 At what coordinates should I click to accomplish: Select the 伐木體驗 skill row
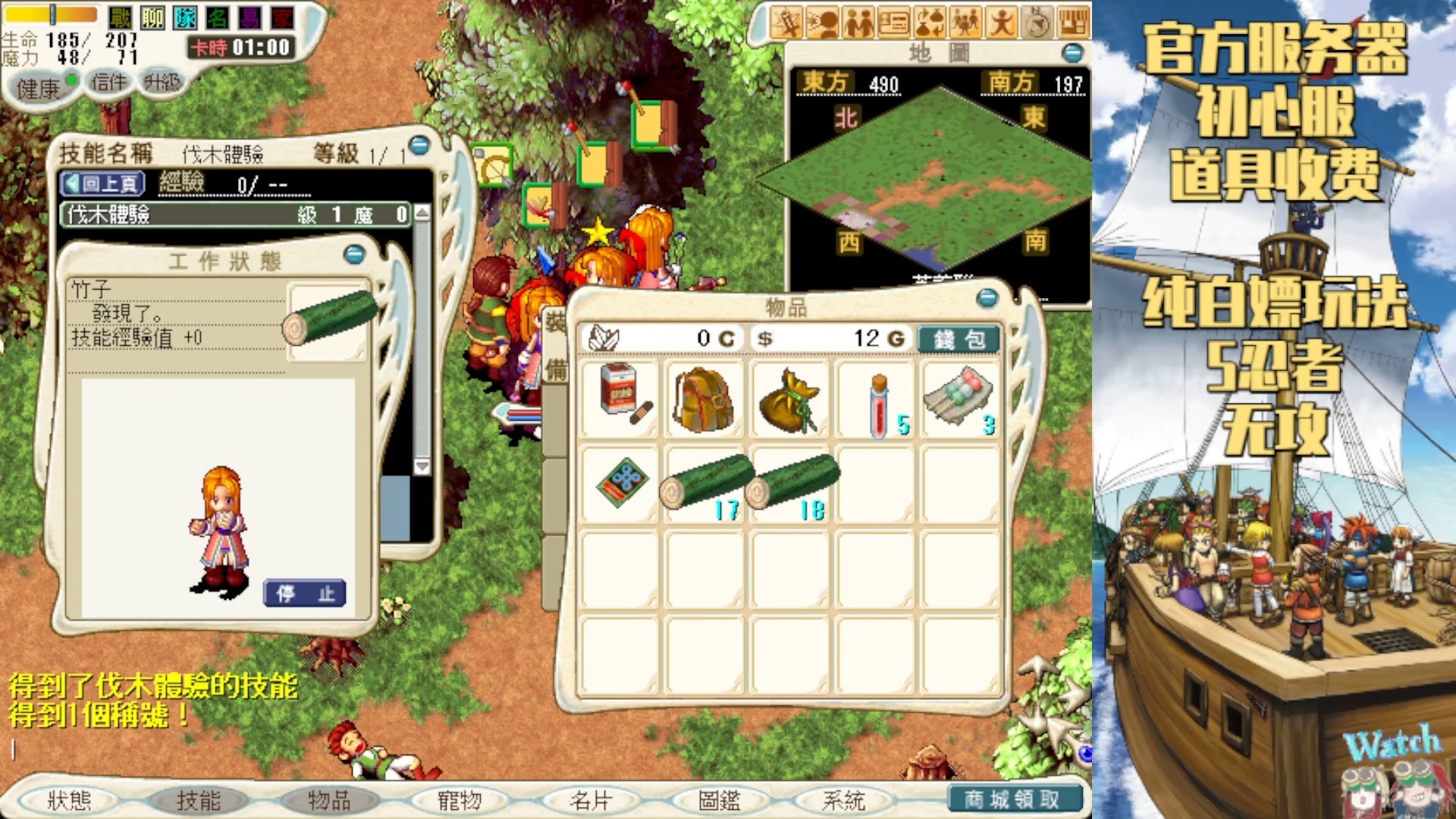(x=235, y=215)
